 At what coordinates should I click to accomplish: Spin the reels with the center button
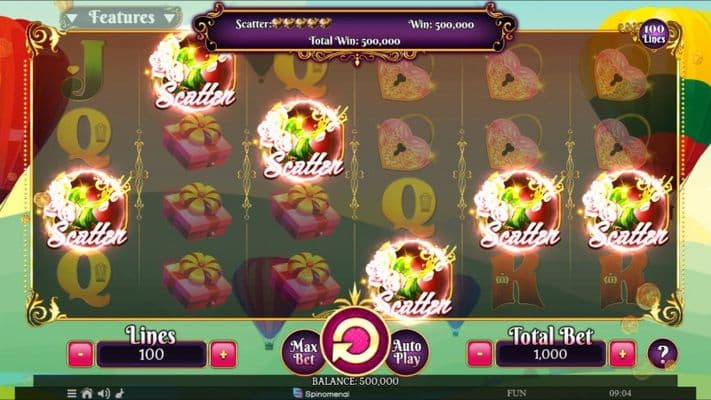pyautogui.click(x=355, y=342)
